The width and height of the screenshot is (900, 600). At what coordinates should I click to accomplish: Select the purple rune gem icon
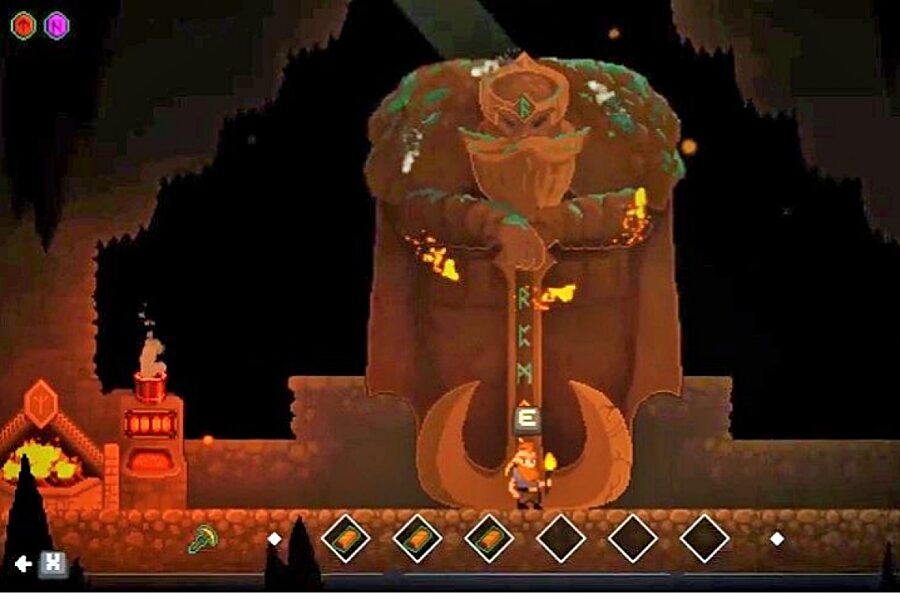pyautogui.click(x=56, y=25)
